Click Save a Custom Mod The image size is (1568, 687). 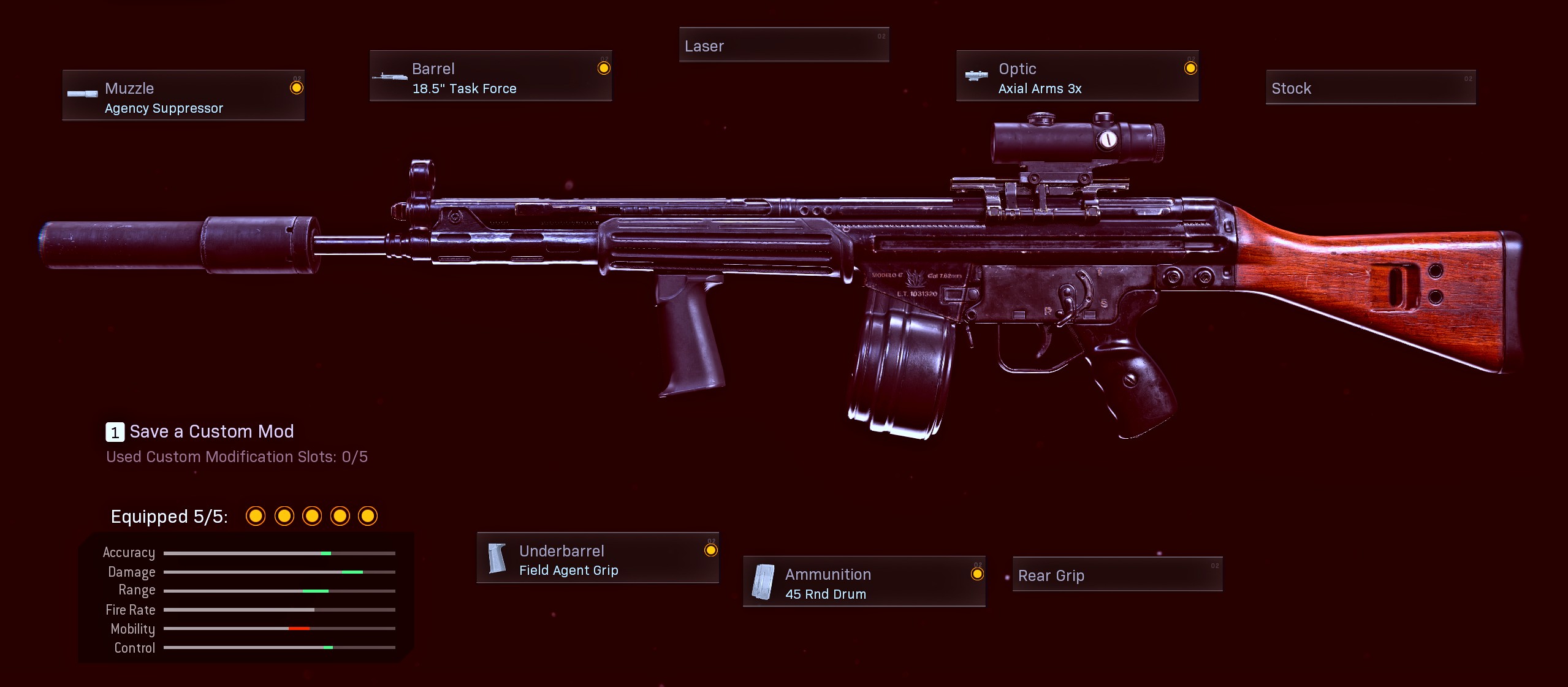(200, 432)
